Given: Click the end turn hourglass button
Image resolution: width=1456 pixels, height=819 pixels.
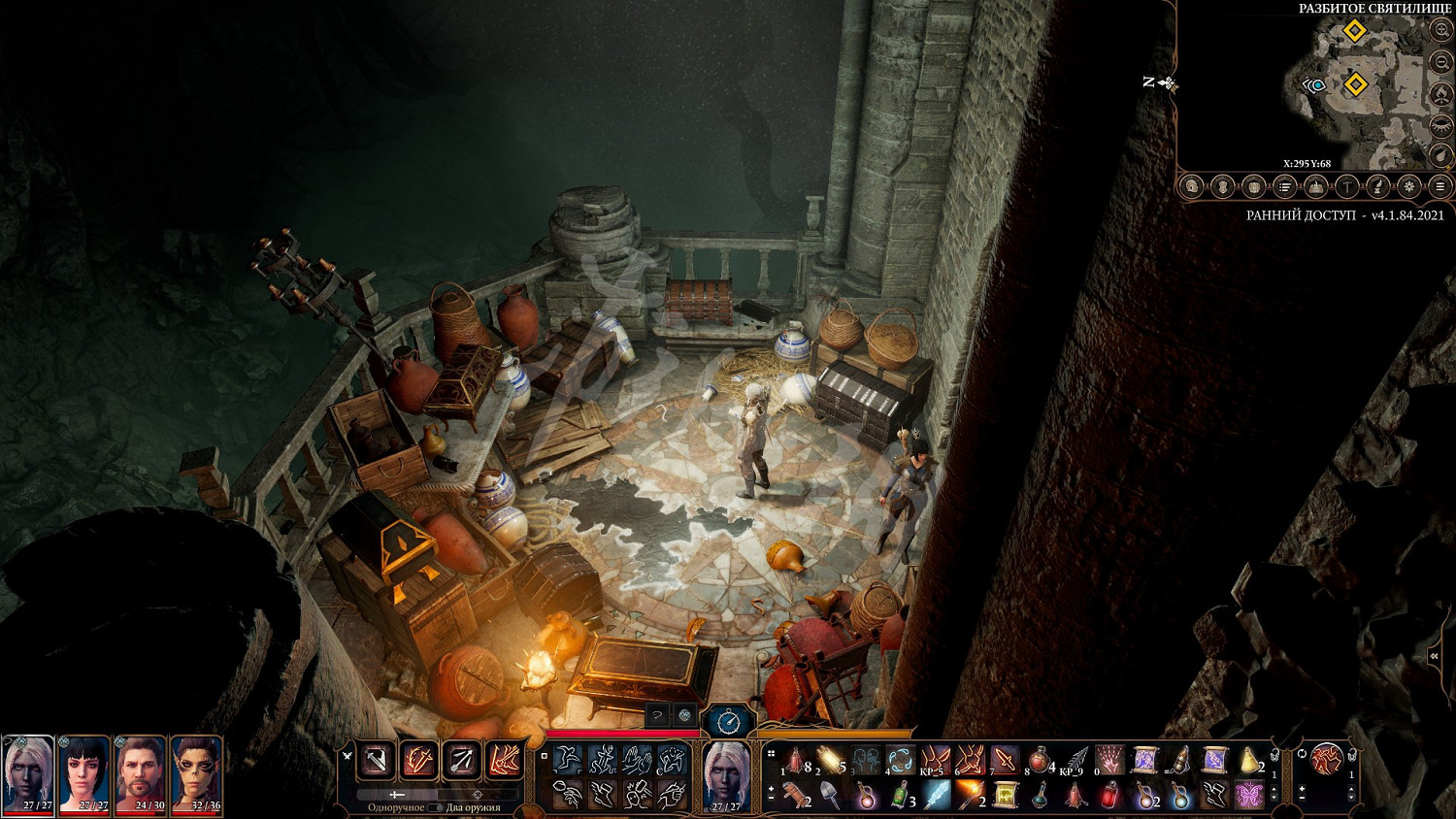Looking at the screenshot, I should point(728,721).
